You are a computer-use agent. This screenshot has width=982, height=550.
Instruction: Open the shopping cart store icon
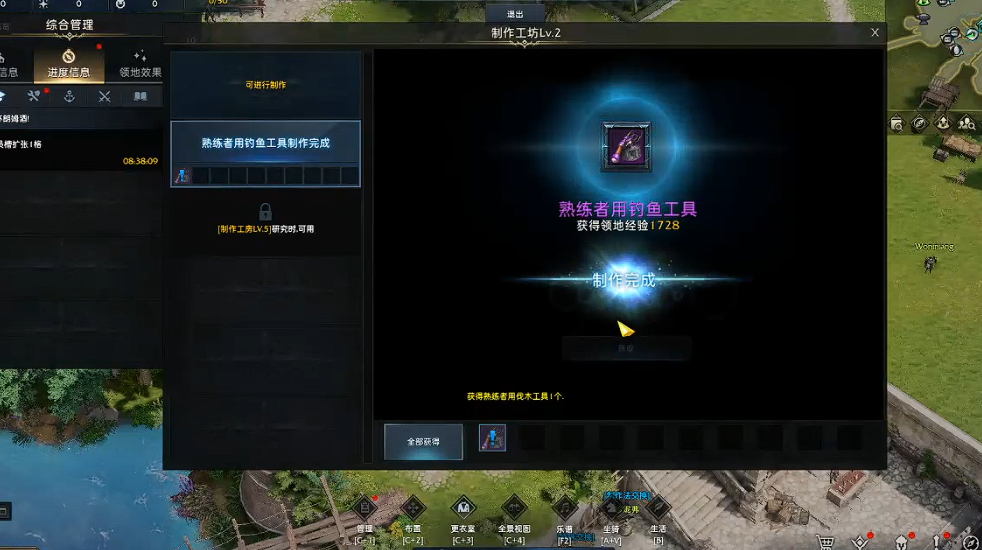coord(827,541)
